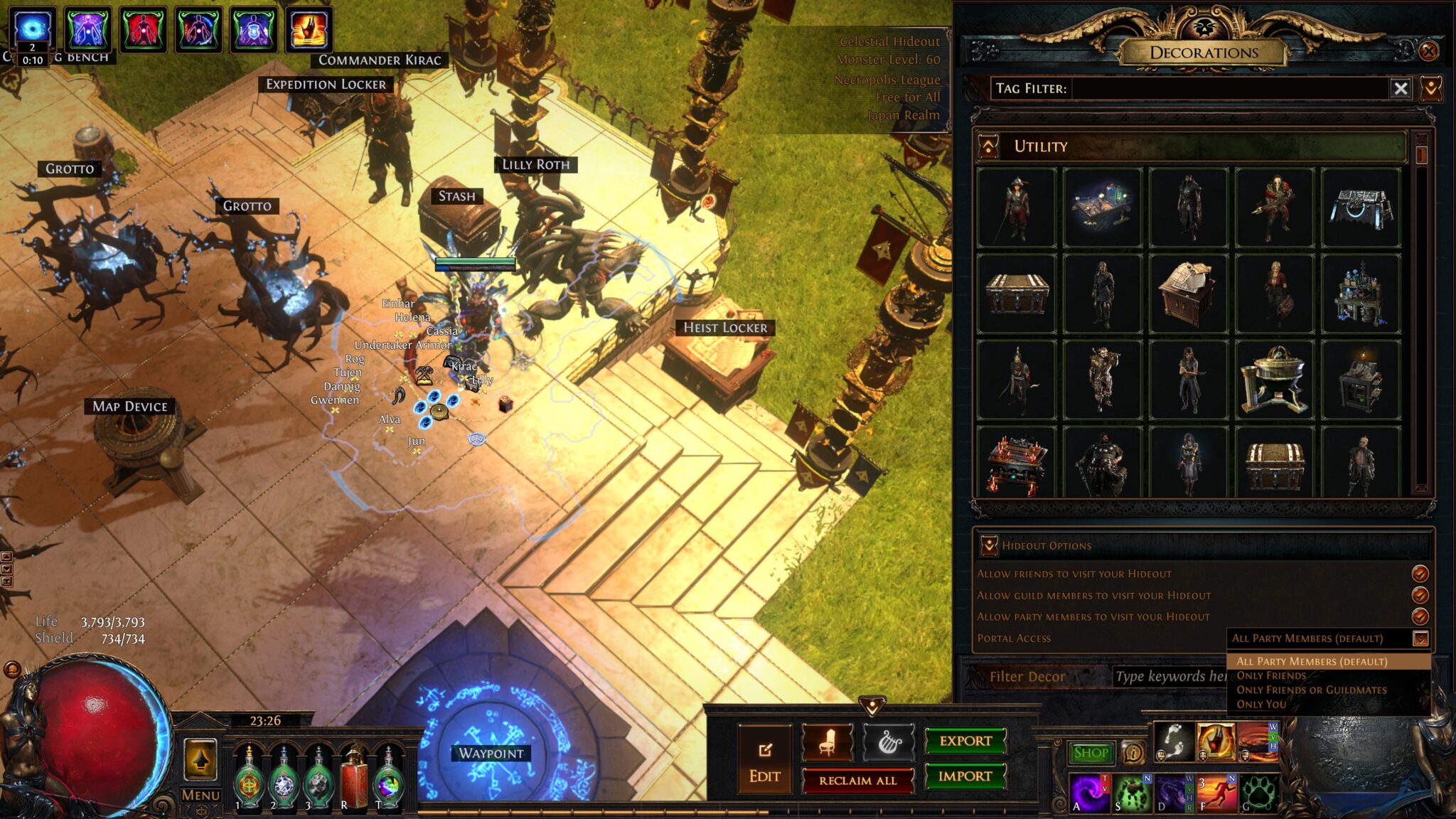The width and height of the screenshot is (1456, 819).
Task: Choose Only Friends portal access option
Action: pos(1271,675)
